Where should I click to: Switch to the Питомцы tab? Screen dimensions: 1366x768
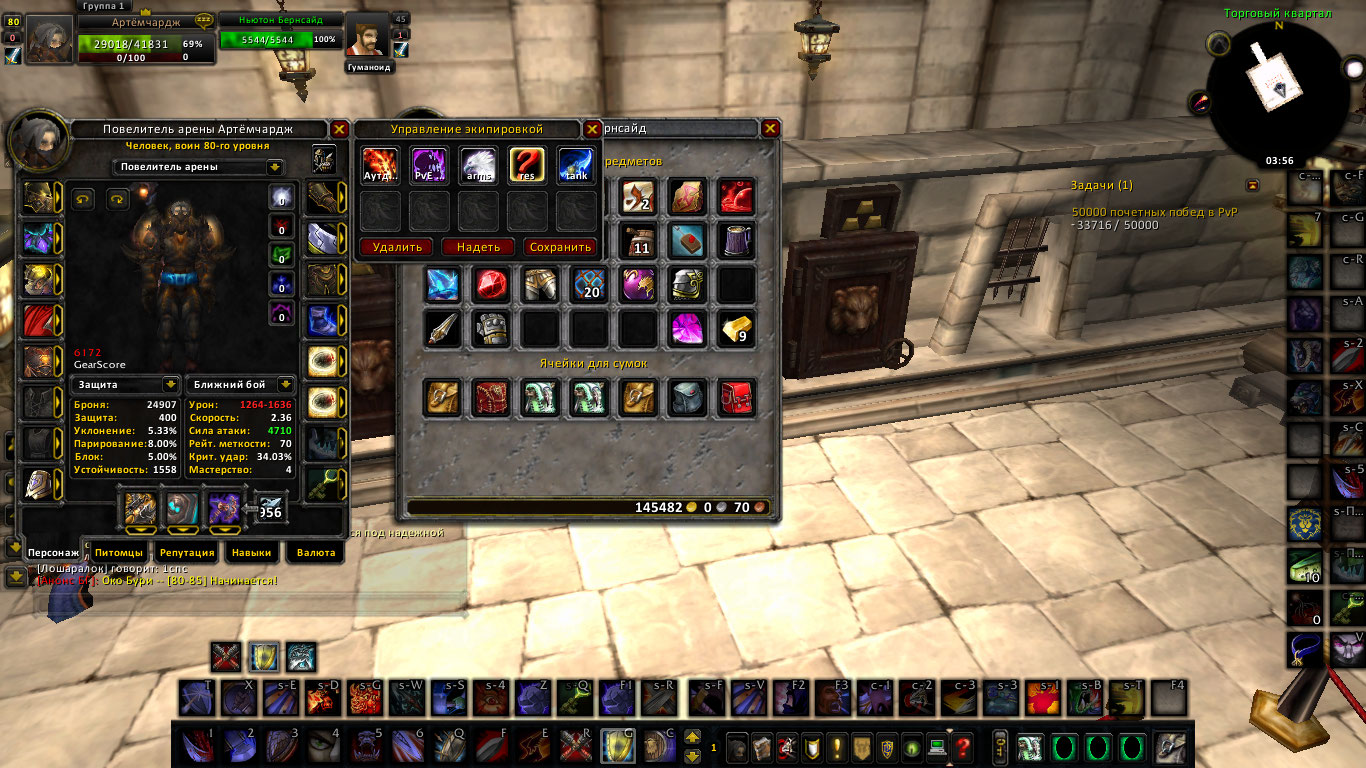(x=120, y=552)
